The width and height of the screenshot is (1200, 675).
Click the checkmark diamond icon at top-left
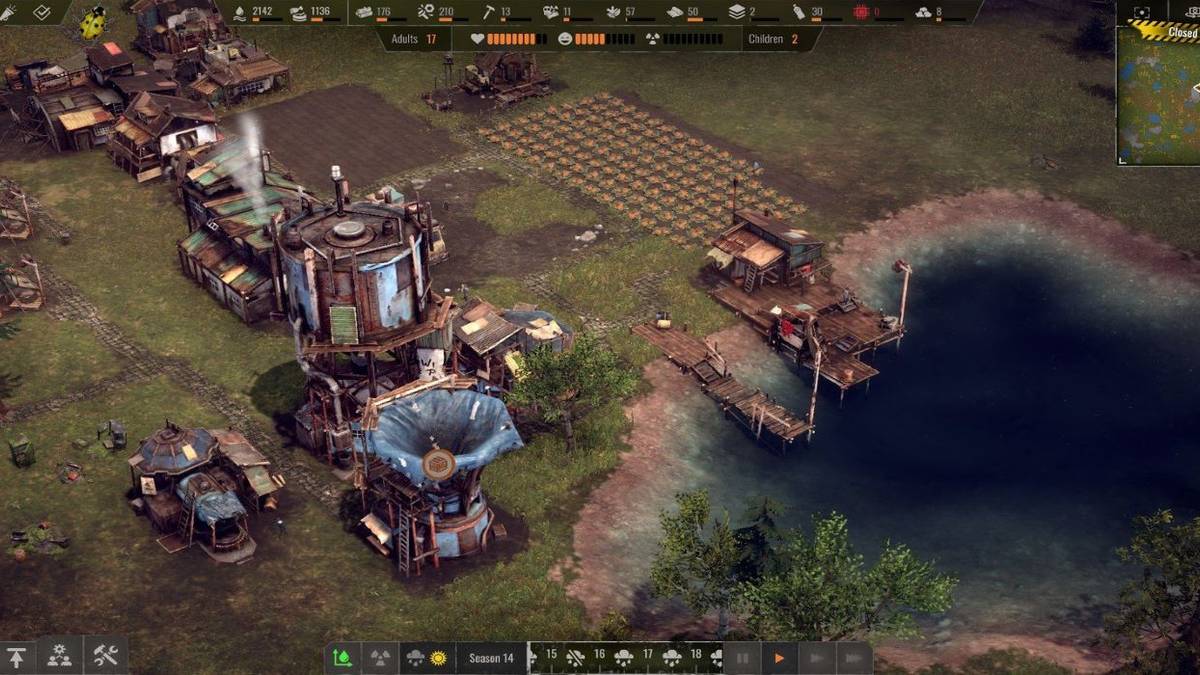tap(41, 12)
